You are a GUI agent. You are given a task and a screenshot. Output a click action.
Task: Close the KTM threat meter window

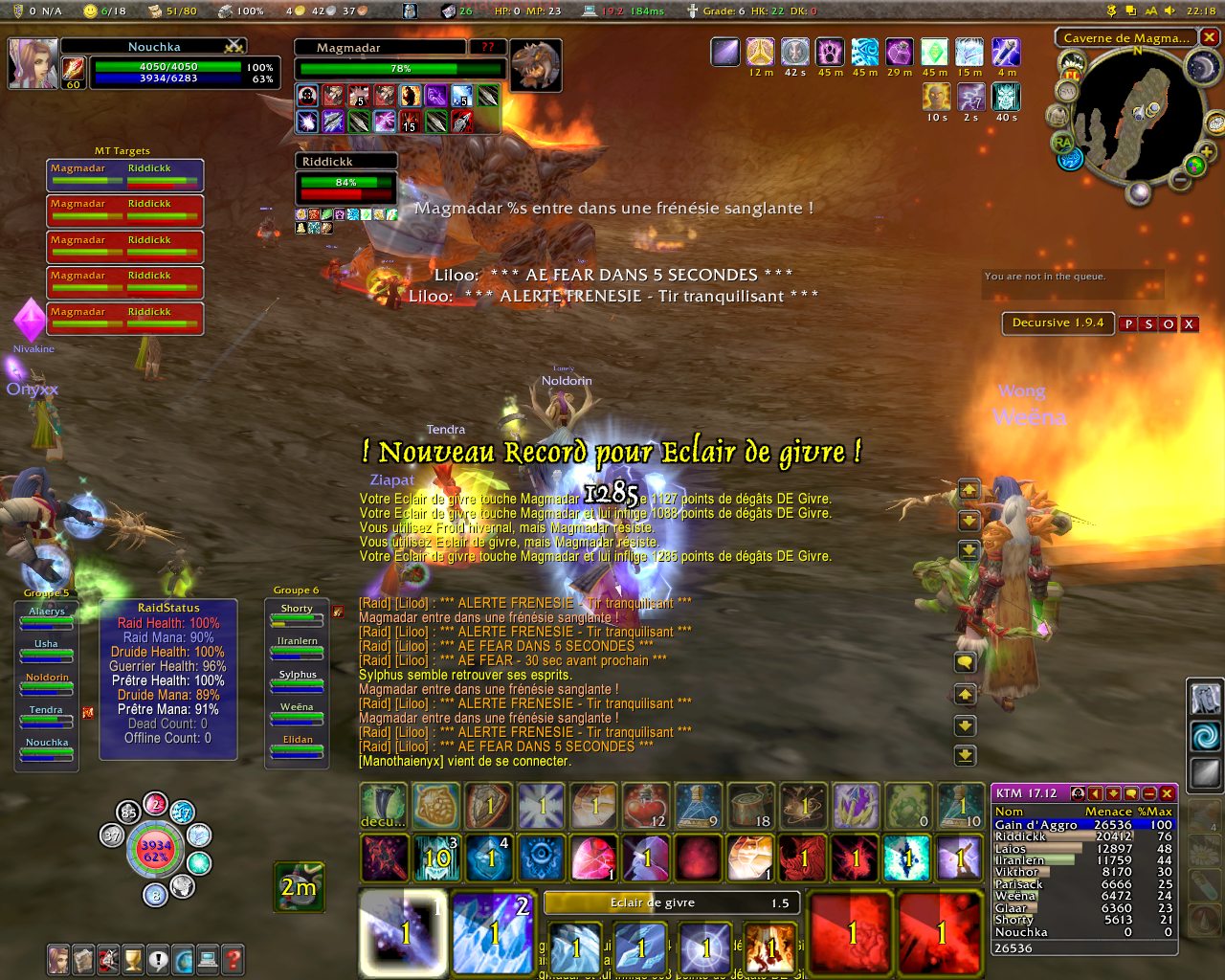tap(1167, 793)
